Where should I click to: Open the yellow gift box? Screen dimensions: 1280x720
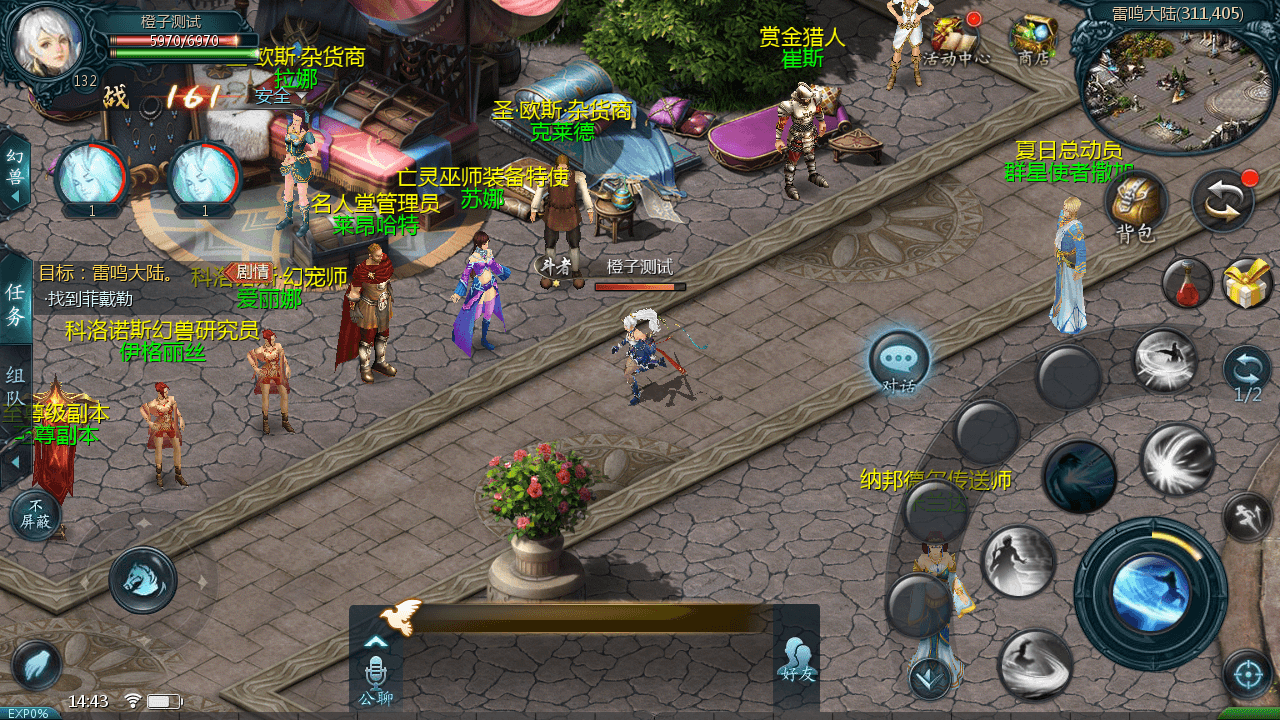pos(1246,283)
